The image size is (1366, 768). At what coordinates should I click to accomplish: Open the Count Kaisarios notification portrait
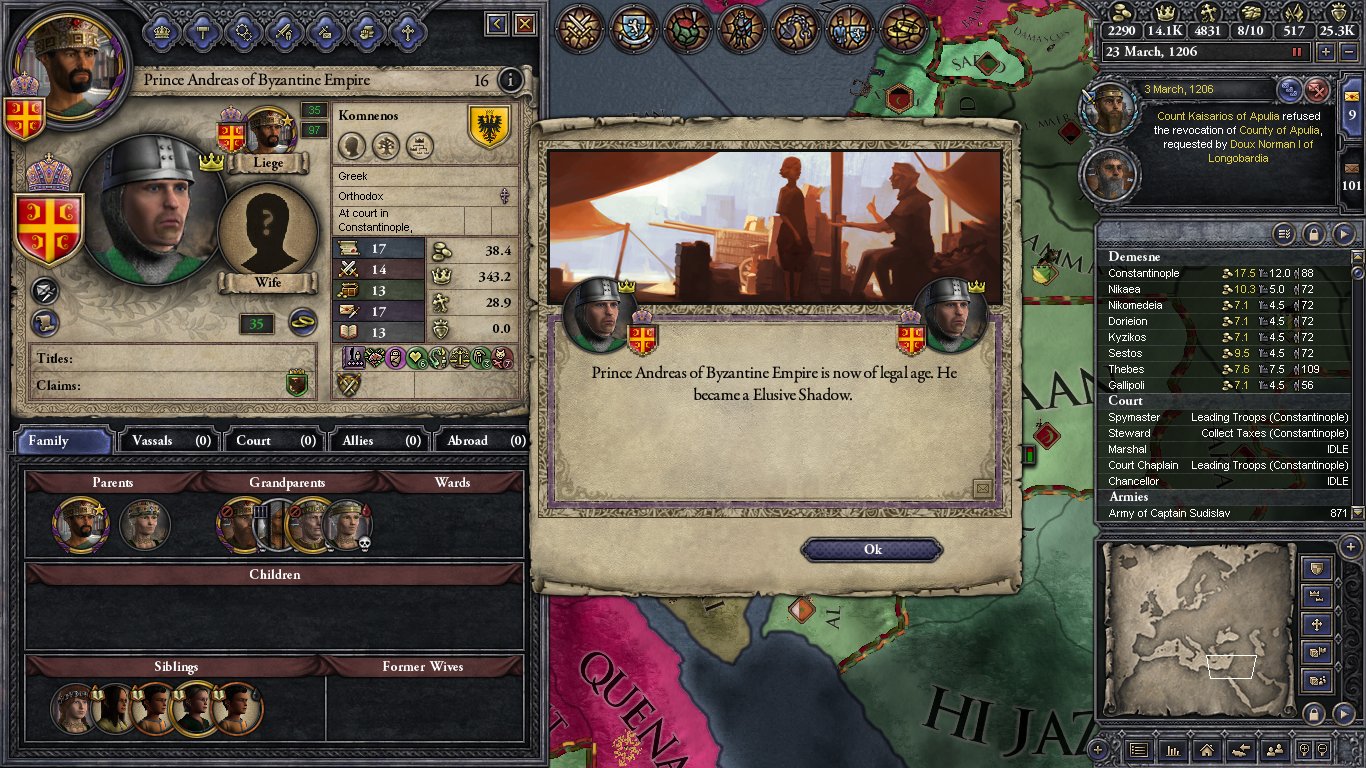pyautogui.click(x=1111, y=109)
